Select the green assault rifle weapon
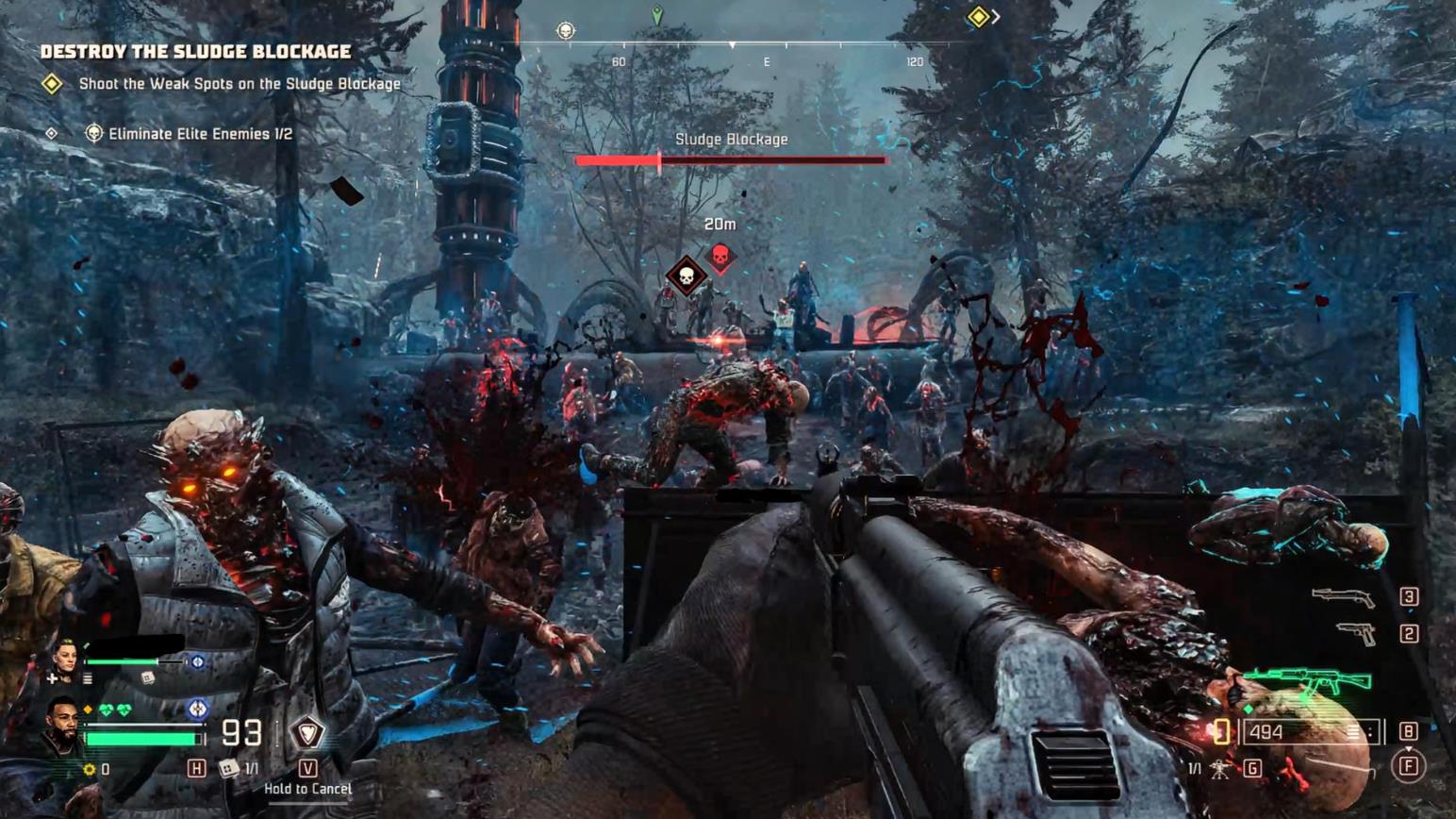 (x=1307, y=681)
